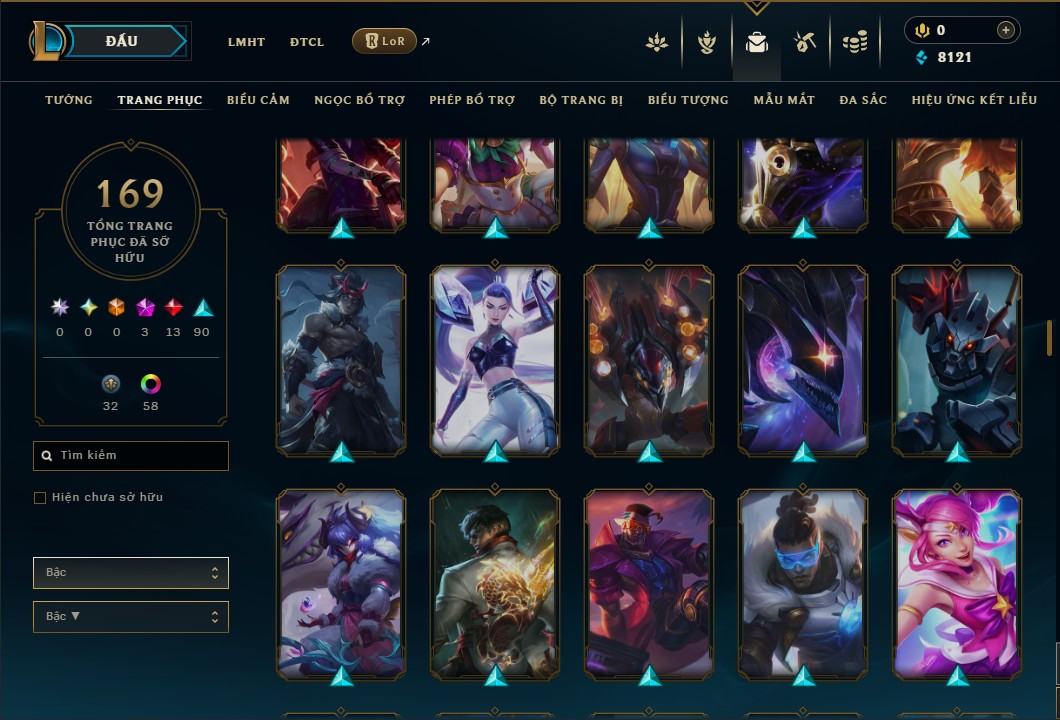Open the ĐTCL section

(x=307, y=42)
